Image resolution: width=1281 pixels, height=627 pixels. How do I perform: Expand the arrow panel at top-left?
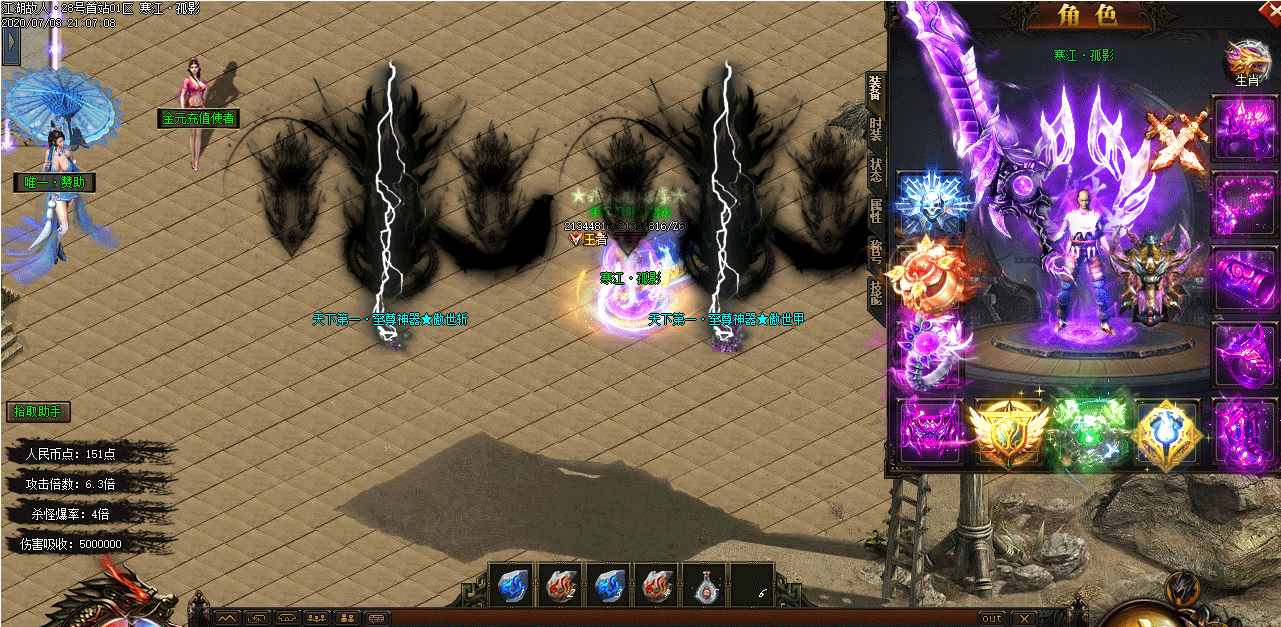11,45
